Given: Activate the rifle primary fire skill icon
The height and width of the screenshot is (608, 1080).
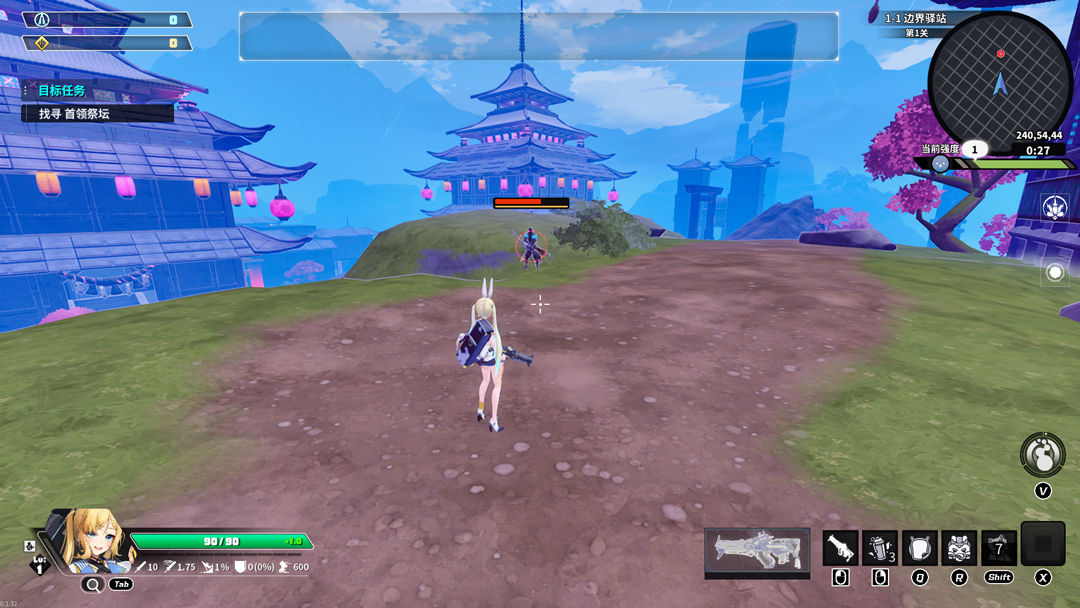Looking at the screenshot, I should [840, 548].
